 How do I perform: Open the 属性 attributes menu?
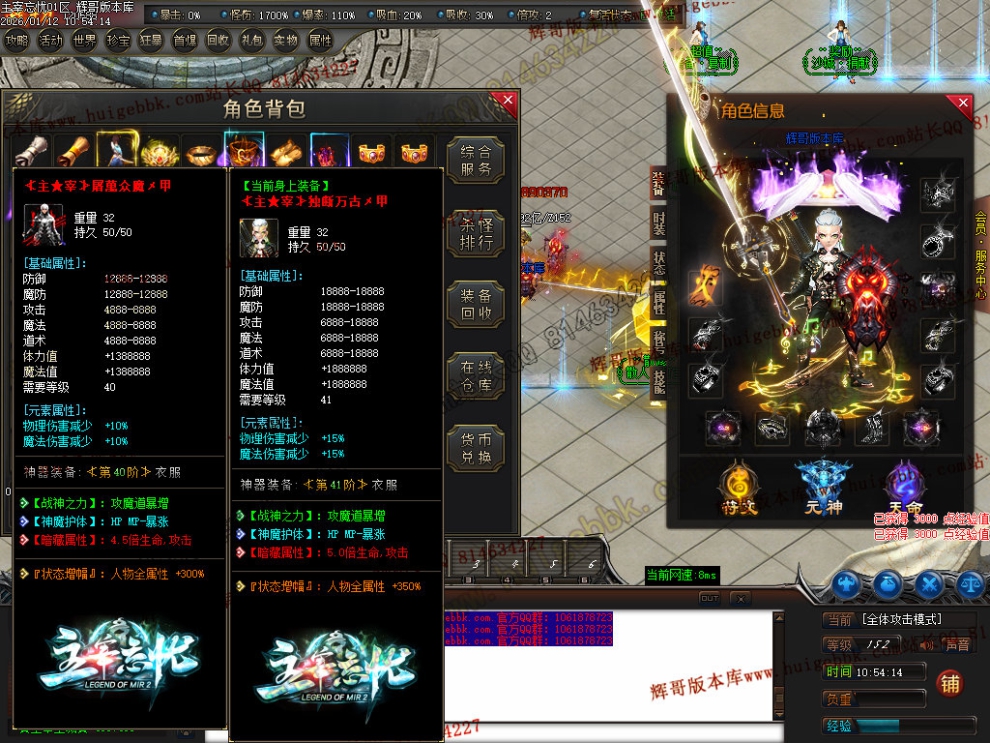click(x=320, y=41)
